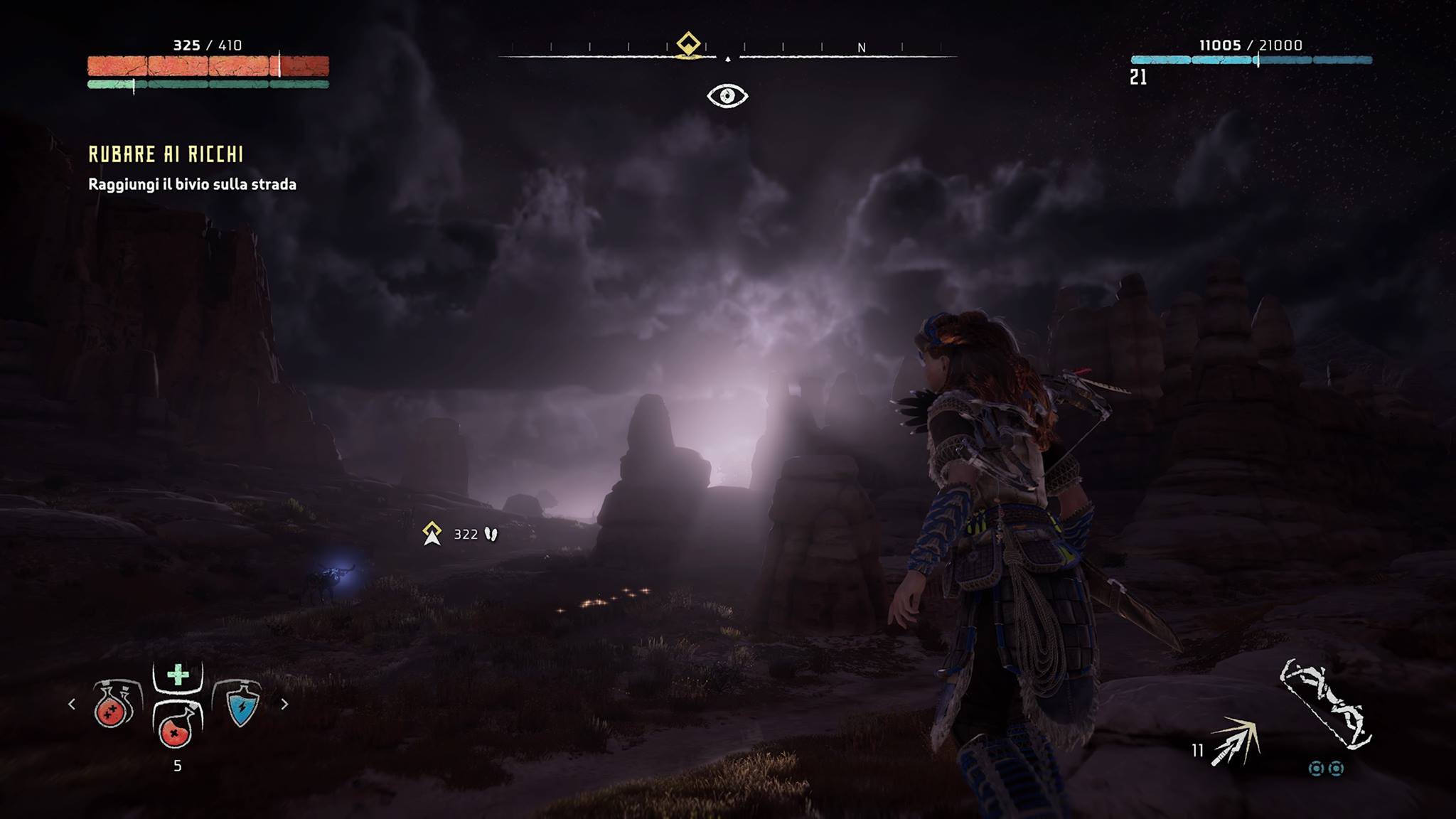Choose the blue lightning resistance potion
This screenshot has height=819, width=1456.
[x=241, y=705]
